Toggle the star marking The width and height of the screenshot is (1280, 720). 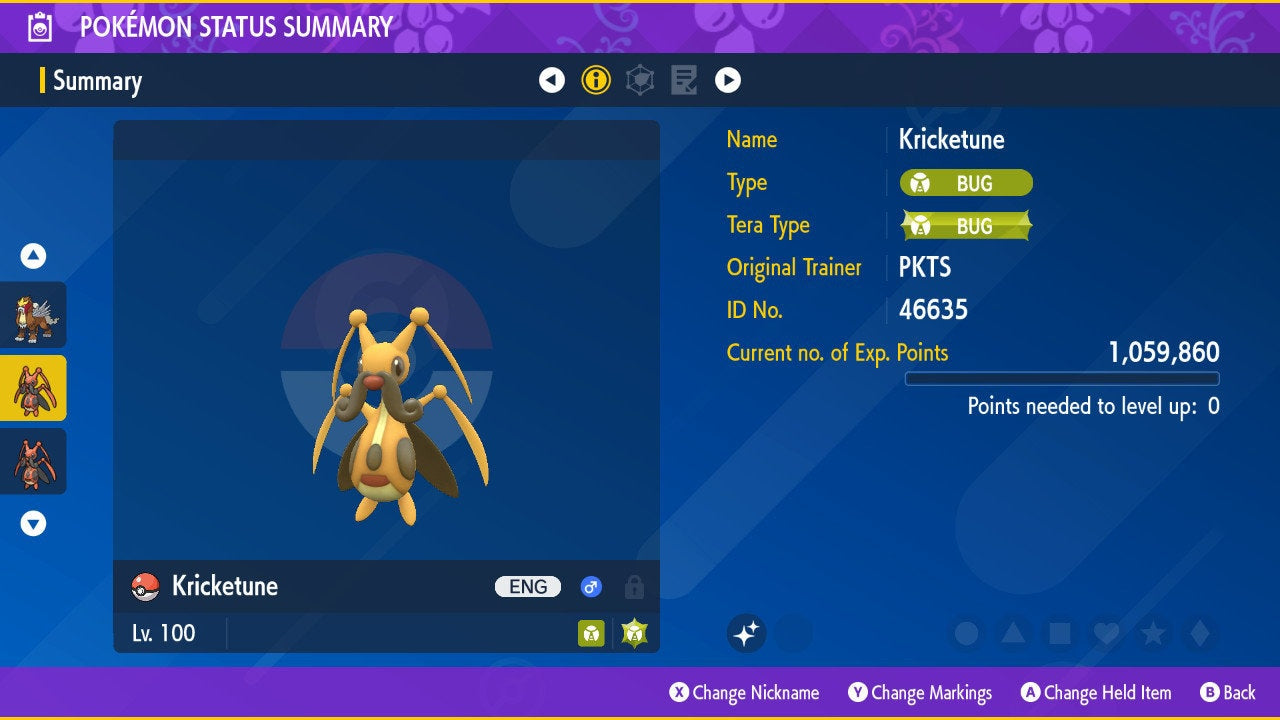[1152, 633]
